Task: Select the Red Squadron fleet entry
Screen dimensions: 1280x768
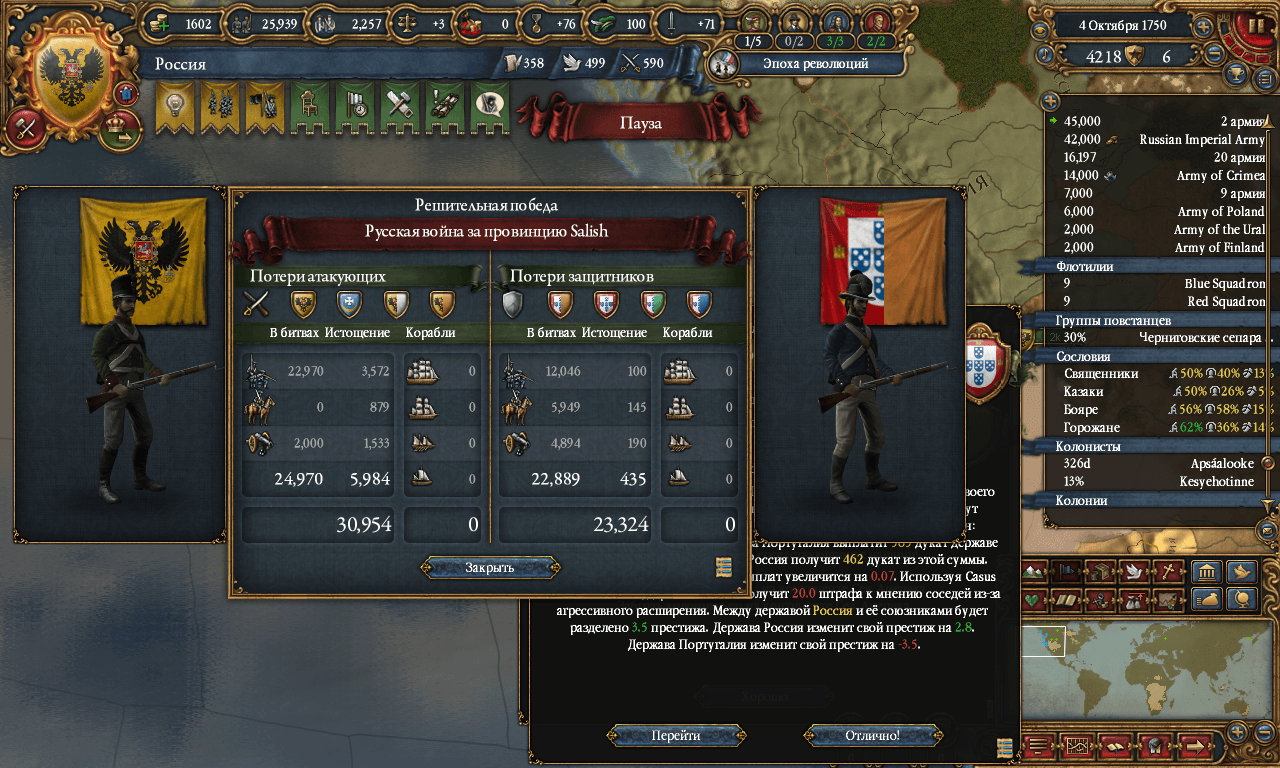Action: click(1160, 302)
